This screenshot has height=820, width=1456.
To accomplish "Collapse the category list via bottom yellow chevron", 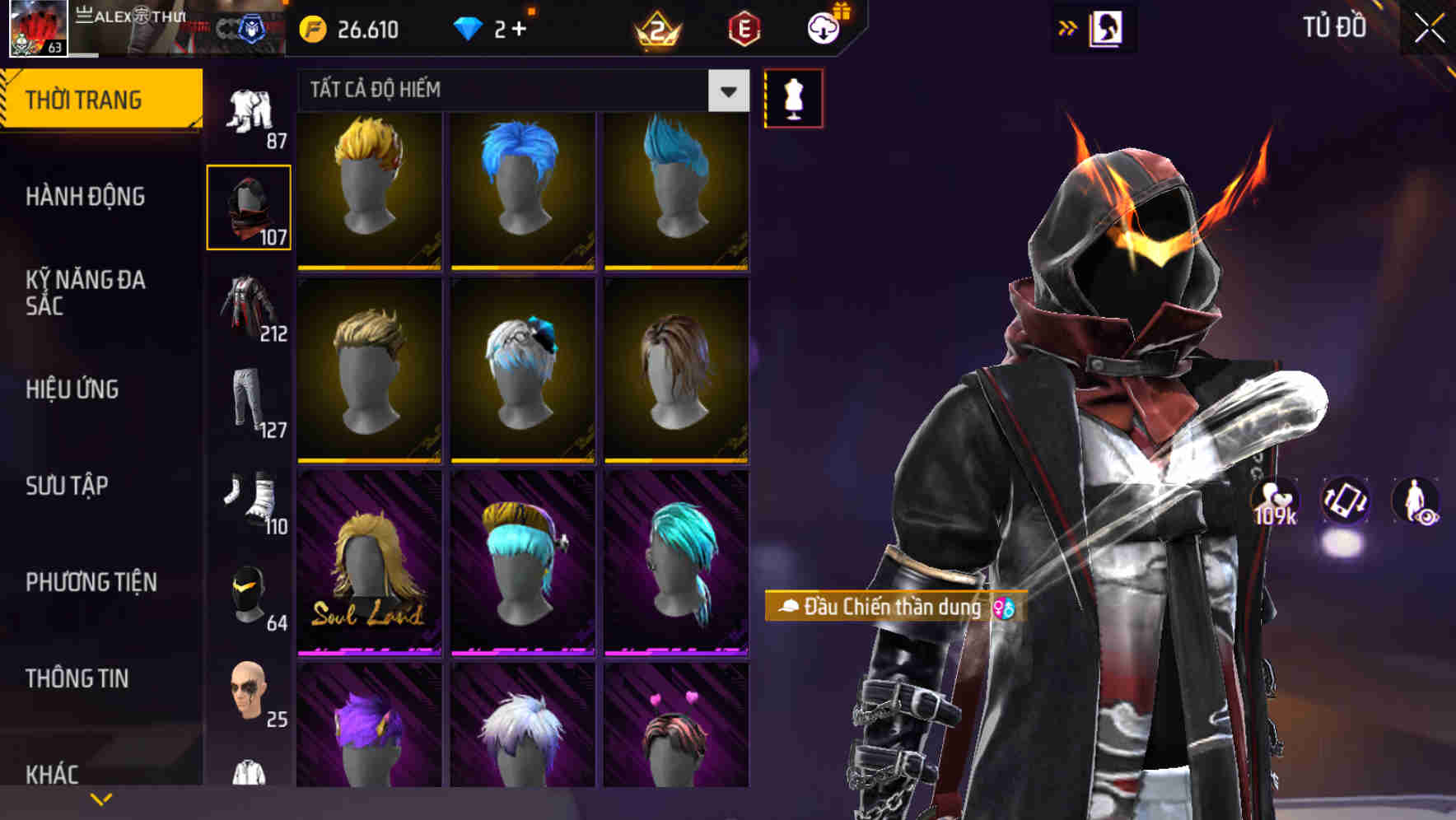I will point(101,798).
